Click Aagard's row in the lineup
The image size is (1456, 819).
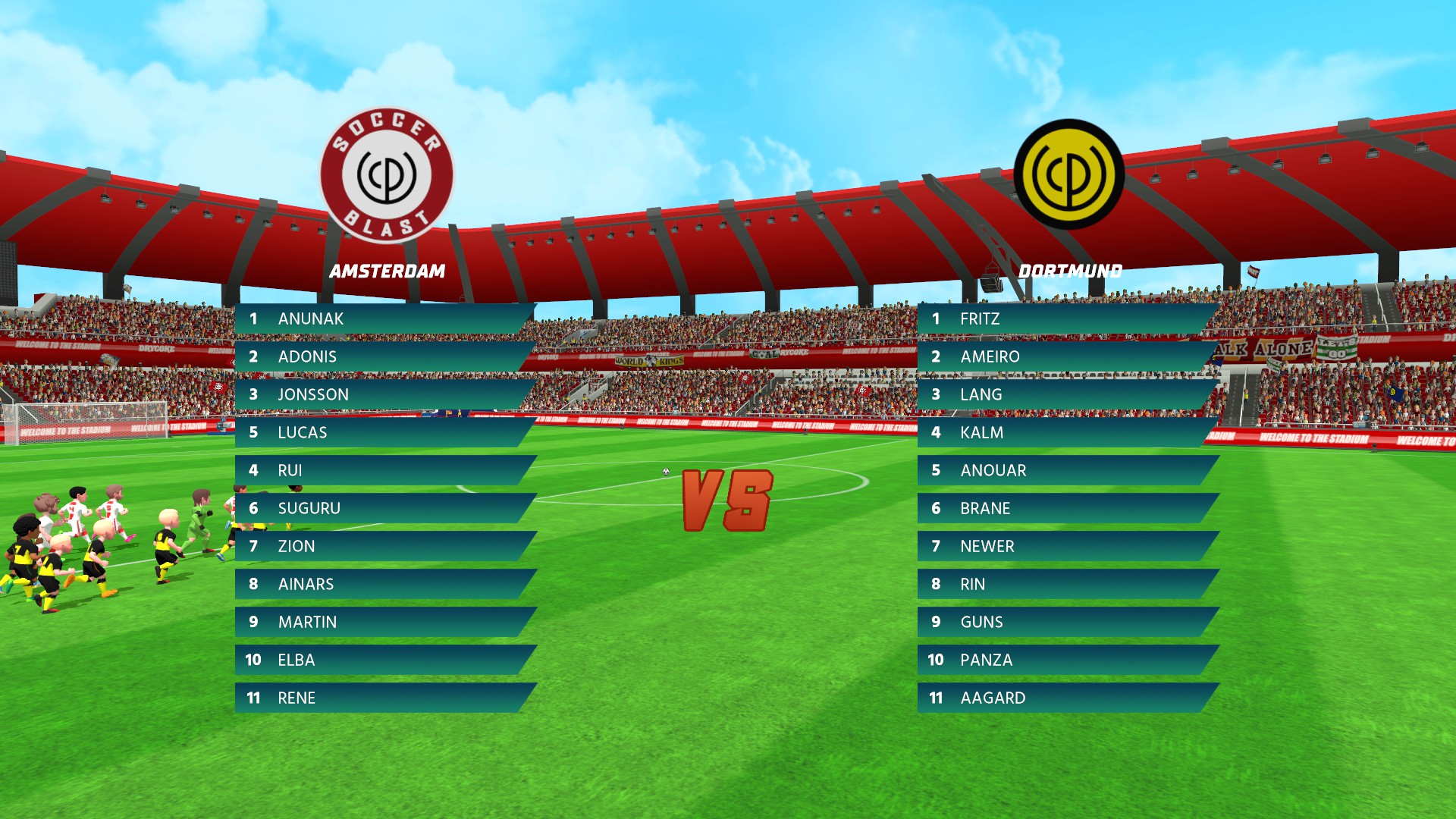1065,698
